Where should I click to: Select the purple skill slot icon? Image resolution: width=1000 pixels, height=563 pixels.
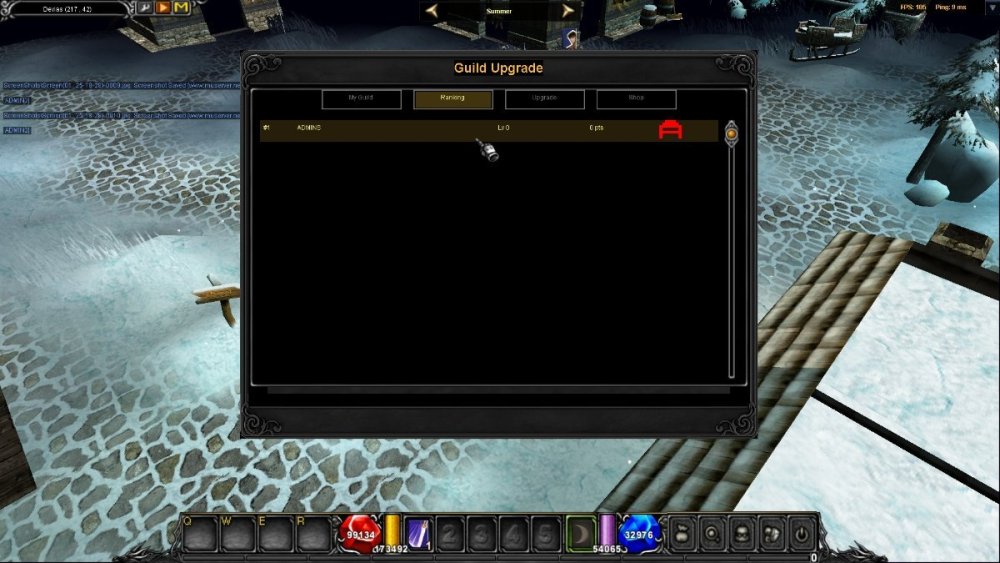(418, 533)
